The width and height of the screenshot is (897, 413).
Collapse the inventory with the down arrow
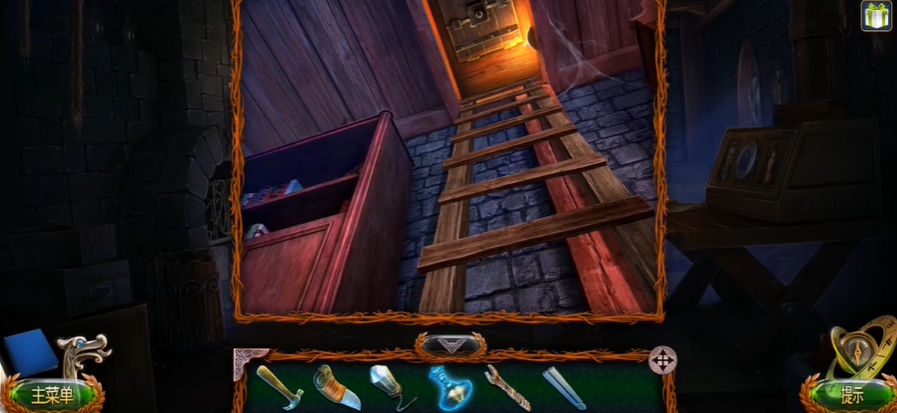(450, 345)
